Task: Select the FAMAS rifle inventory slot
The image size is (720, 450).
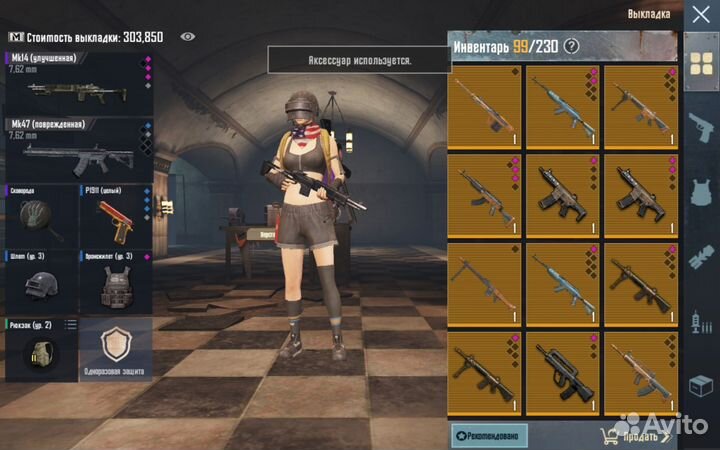Action: coord(563,381)
